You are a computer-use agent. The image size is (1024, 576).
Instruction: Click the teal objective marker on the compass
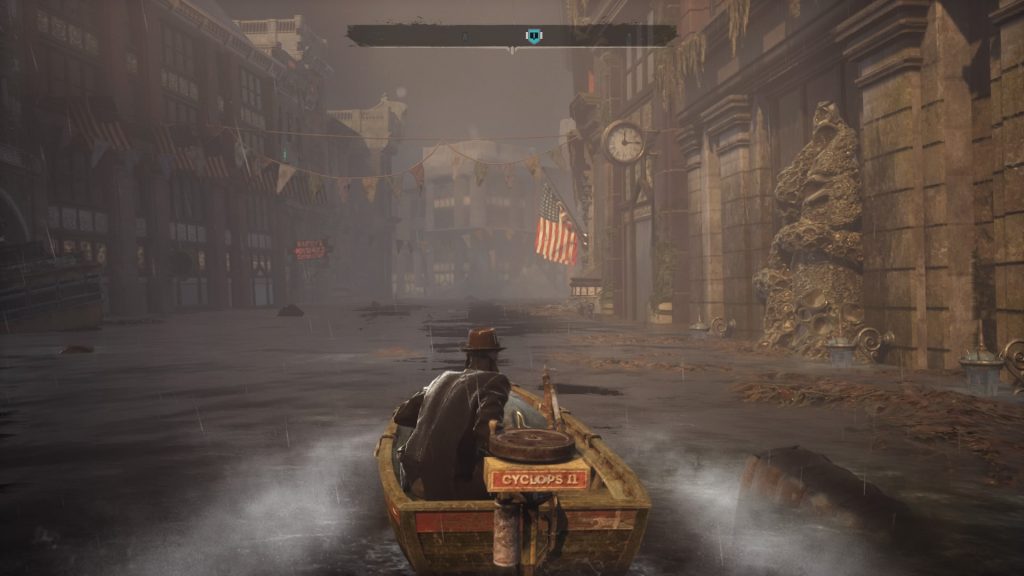[x=534, y=36]
